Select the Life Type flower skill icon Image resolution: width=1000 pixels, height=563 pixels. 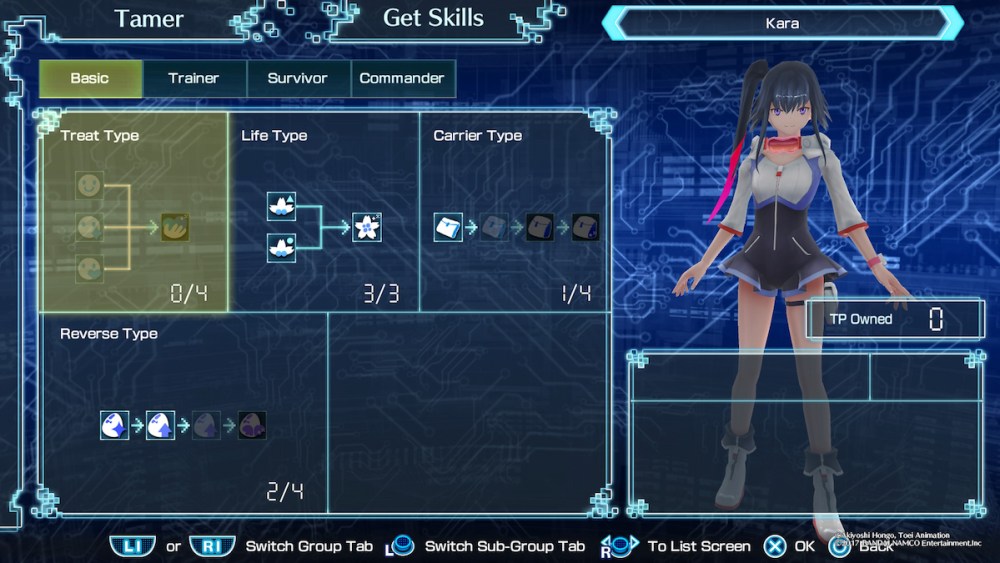click(367, 227)
